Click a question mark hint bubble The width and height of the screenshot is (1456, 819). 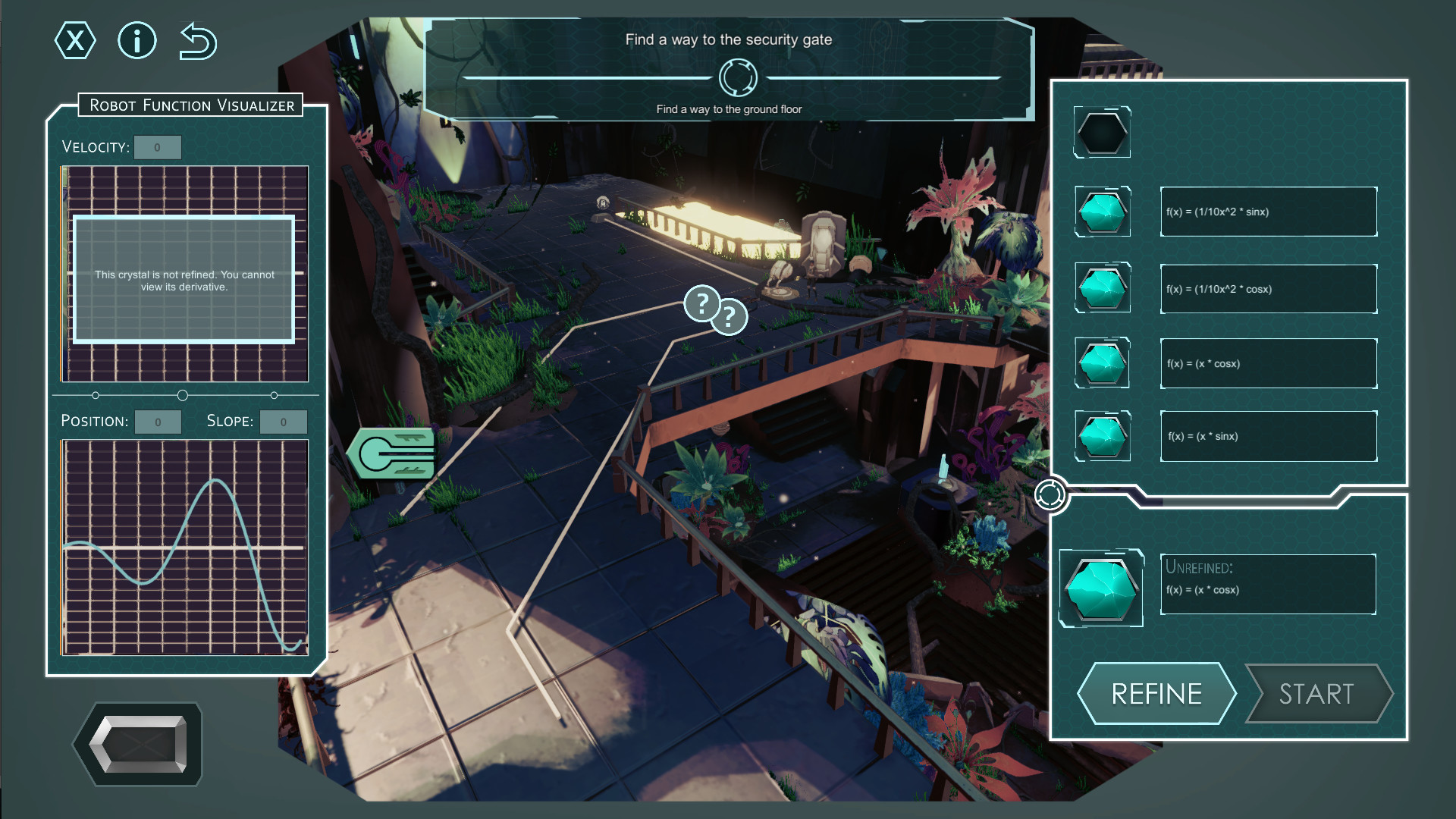(702, 304)
